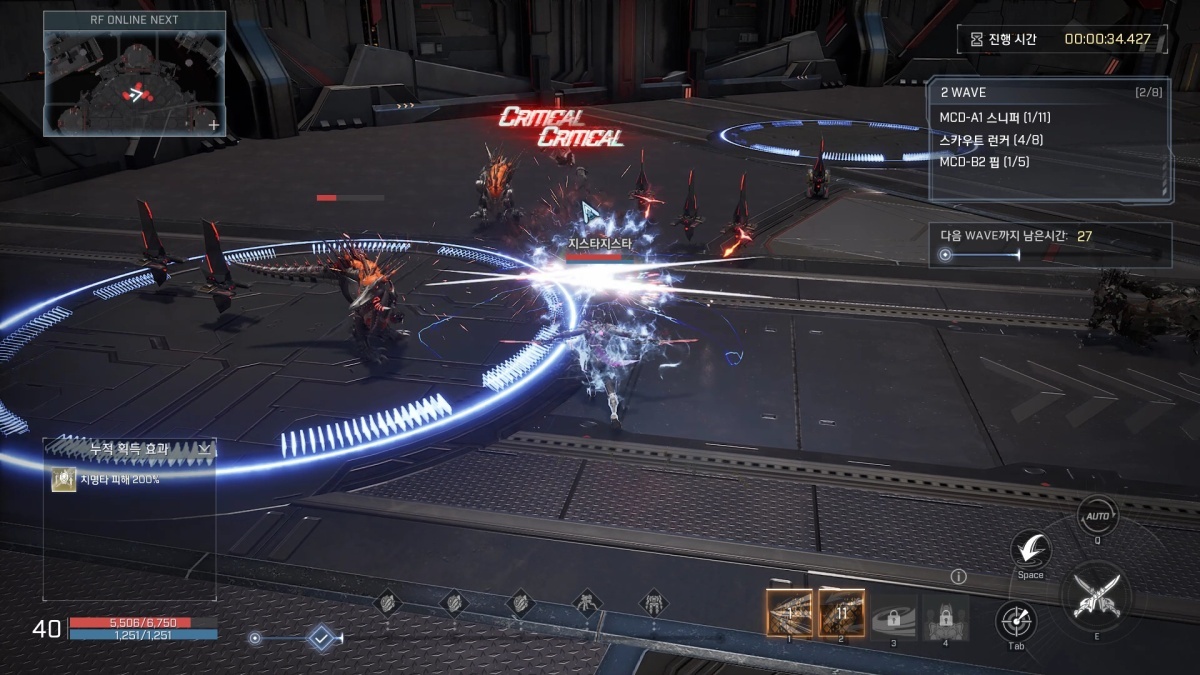Click the locked character-figure skill slot
The height and width of the screenshot is (675, 1200).
[x=945, y=612]
